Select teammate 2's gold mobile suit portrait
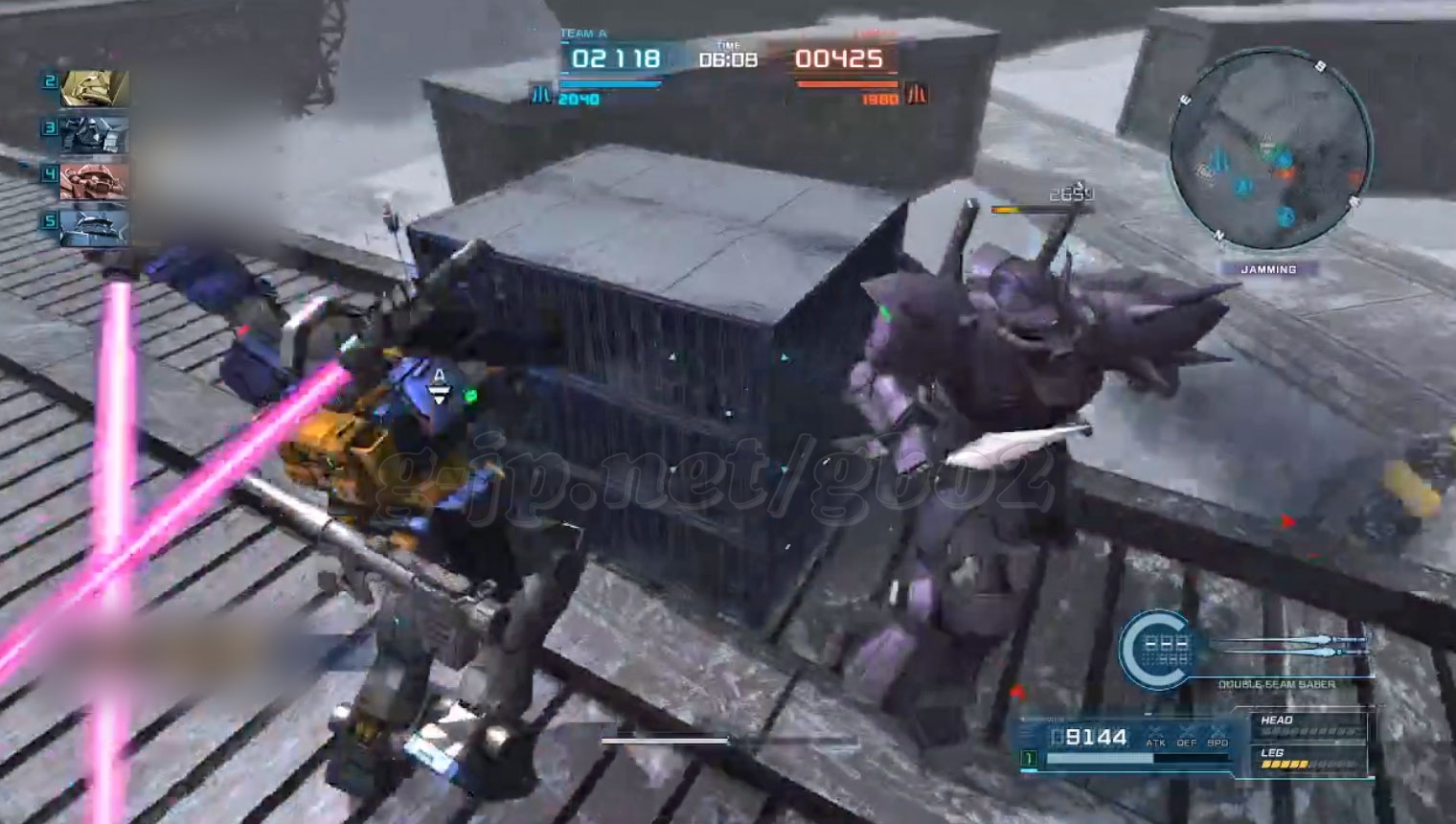Screen dimensions: 1456x824 [95, 88]
